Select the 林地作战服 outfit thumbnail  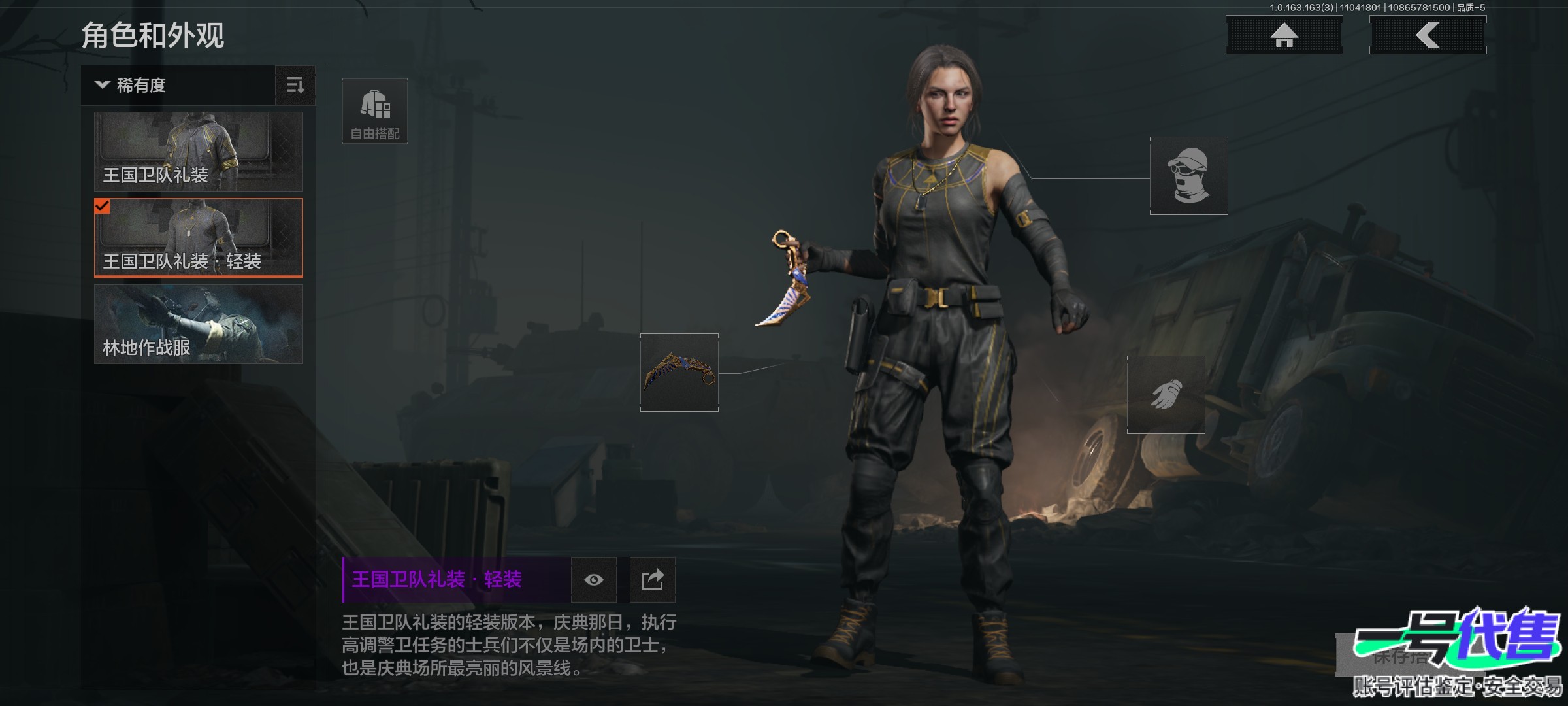point(199,324)
